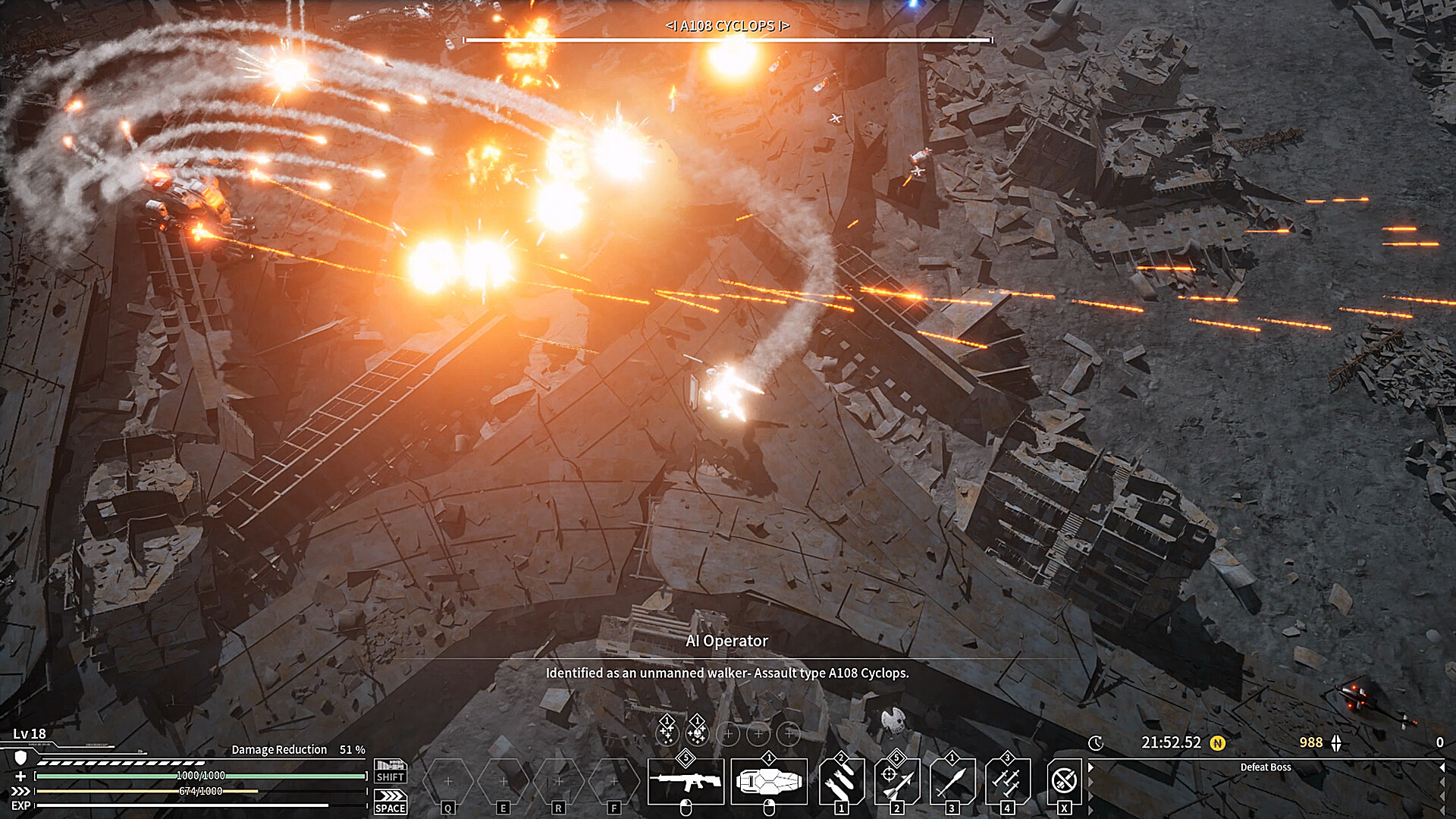Select the assault rifle weapon slot
Screen dimensions: 1456x819
[686, 781]
